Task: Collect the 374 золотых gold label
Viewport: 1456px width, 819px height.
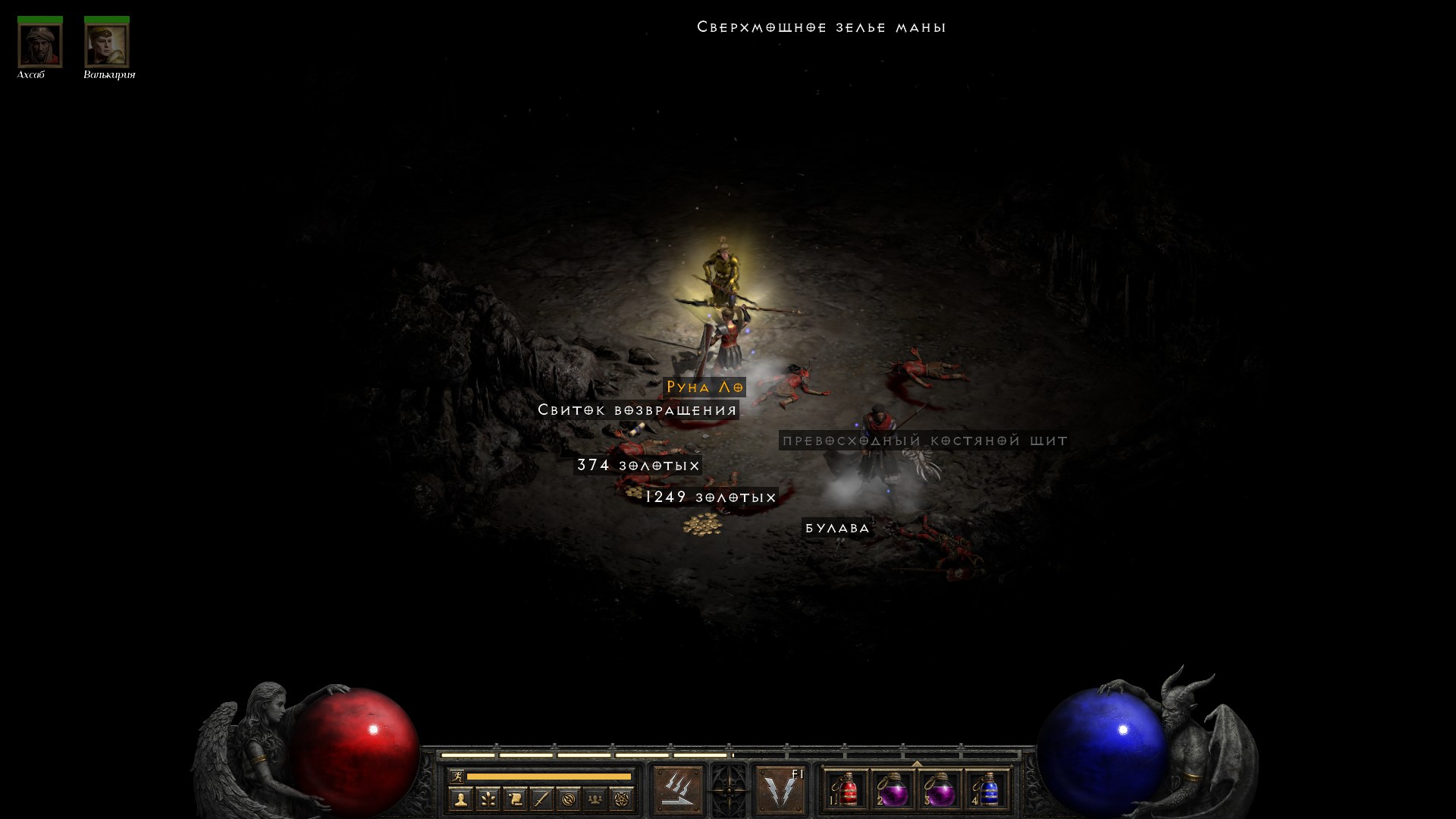Action: pos(638,465)
